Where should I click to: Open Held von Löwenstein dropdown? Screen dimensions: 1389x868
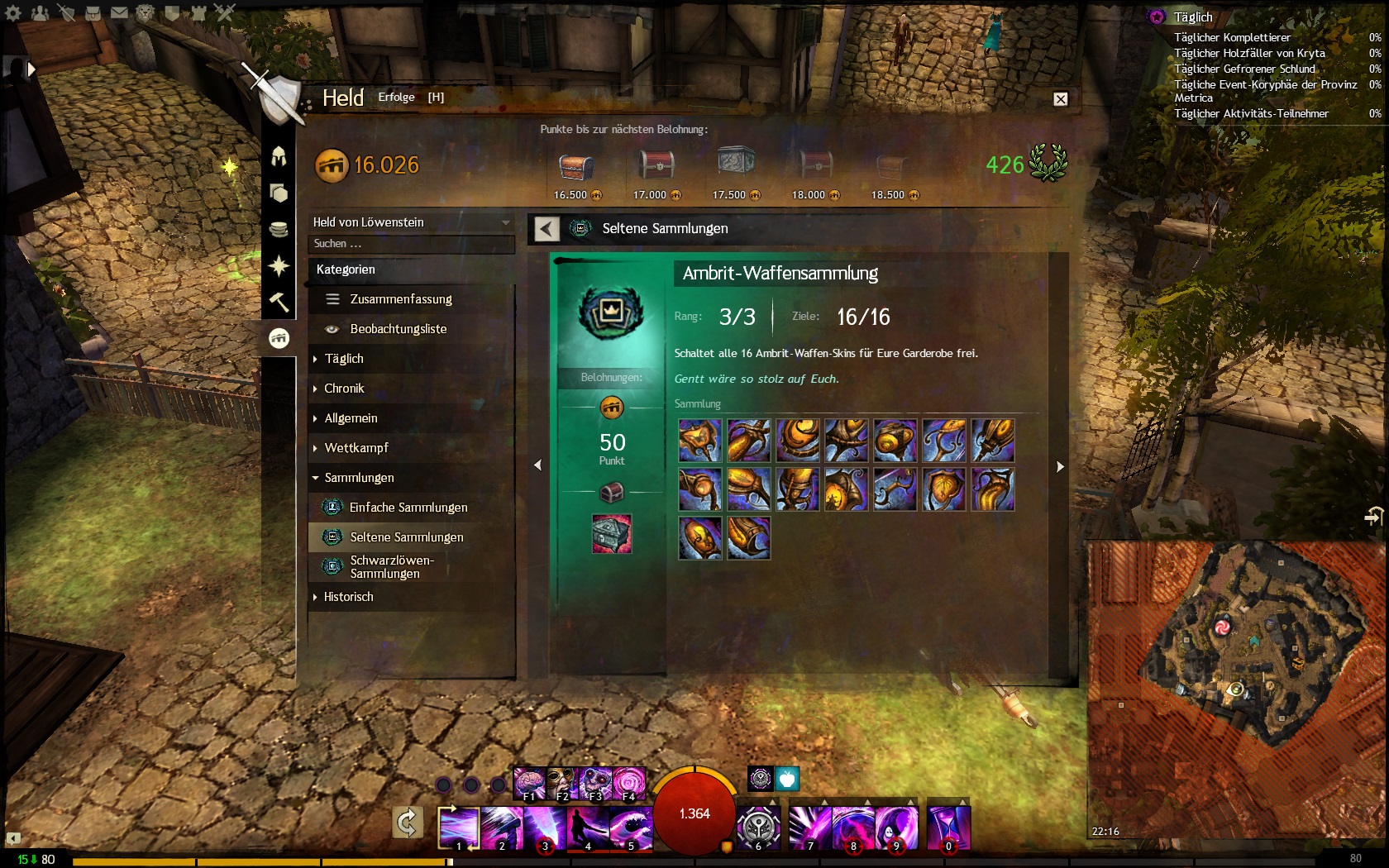point(411,222)
